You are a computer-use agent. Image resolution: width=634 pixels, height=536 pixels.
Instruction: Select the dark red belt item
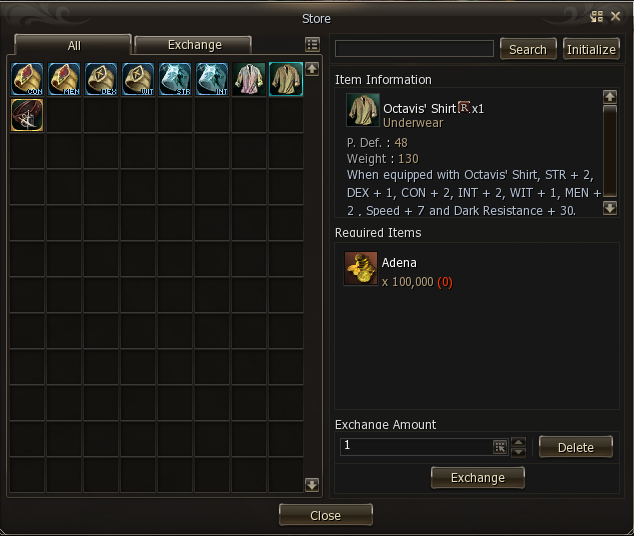click(27, 115)
